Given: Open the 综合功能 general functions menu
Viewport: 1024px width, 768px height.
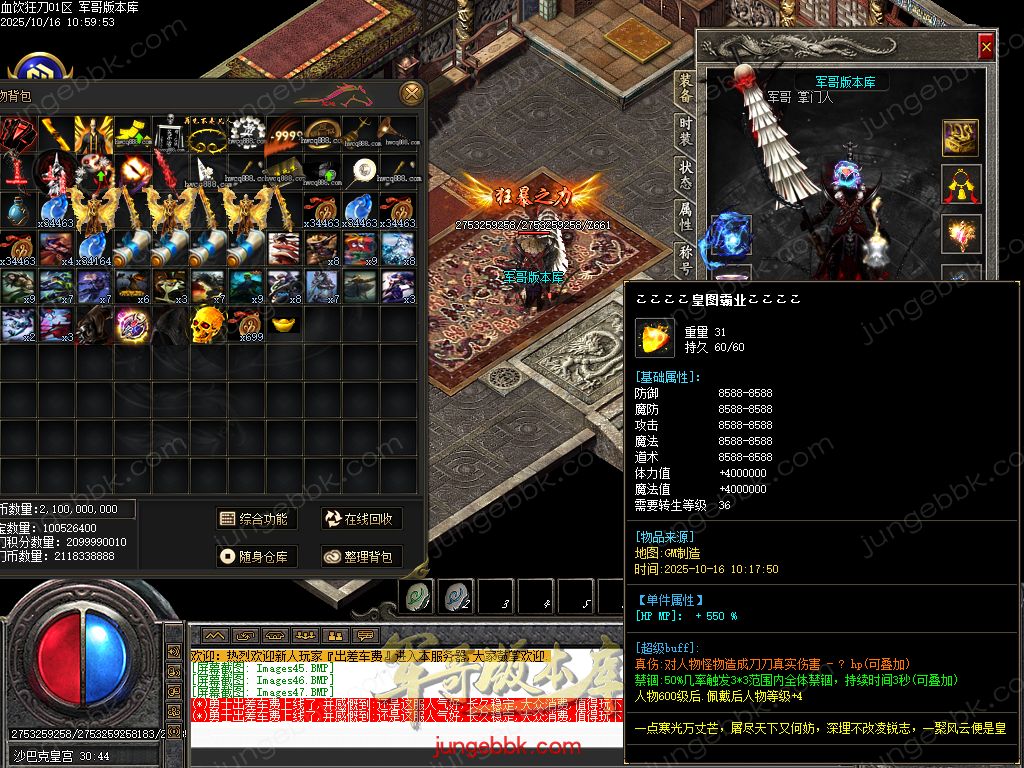Looking at the screenshot, I should coord(254,519).
